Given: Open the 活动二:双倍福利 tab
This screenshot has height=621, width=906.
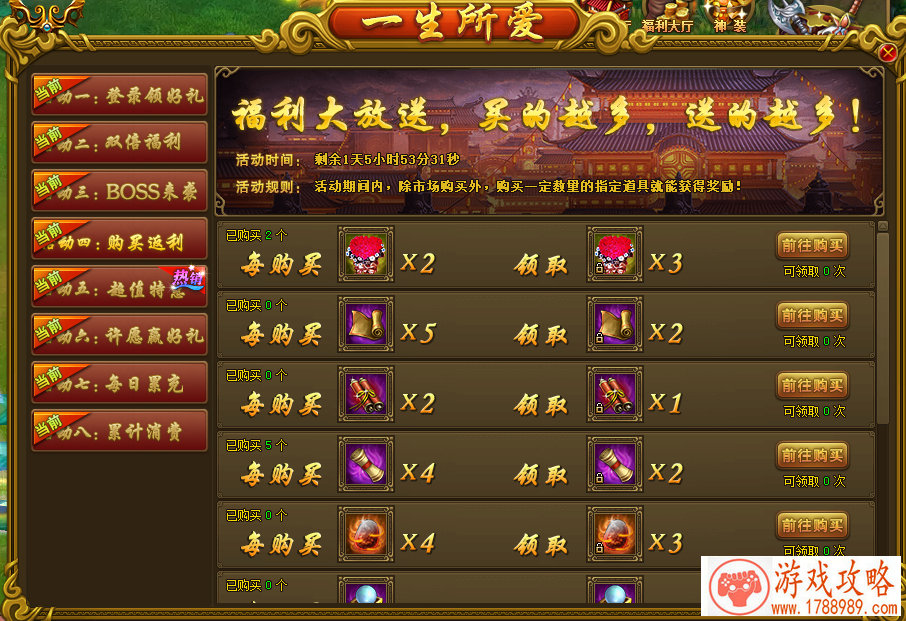Looking at the screenshot, I should [x=120, y=142].
